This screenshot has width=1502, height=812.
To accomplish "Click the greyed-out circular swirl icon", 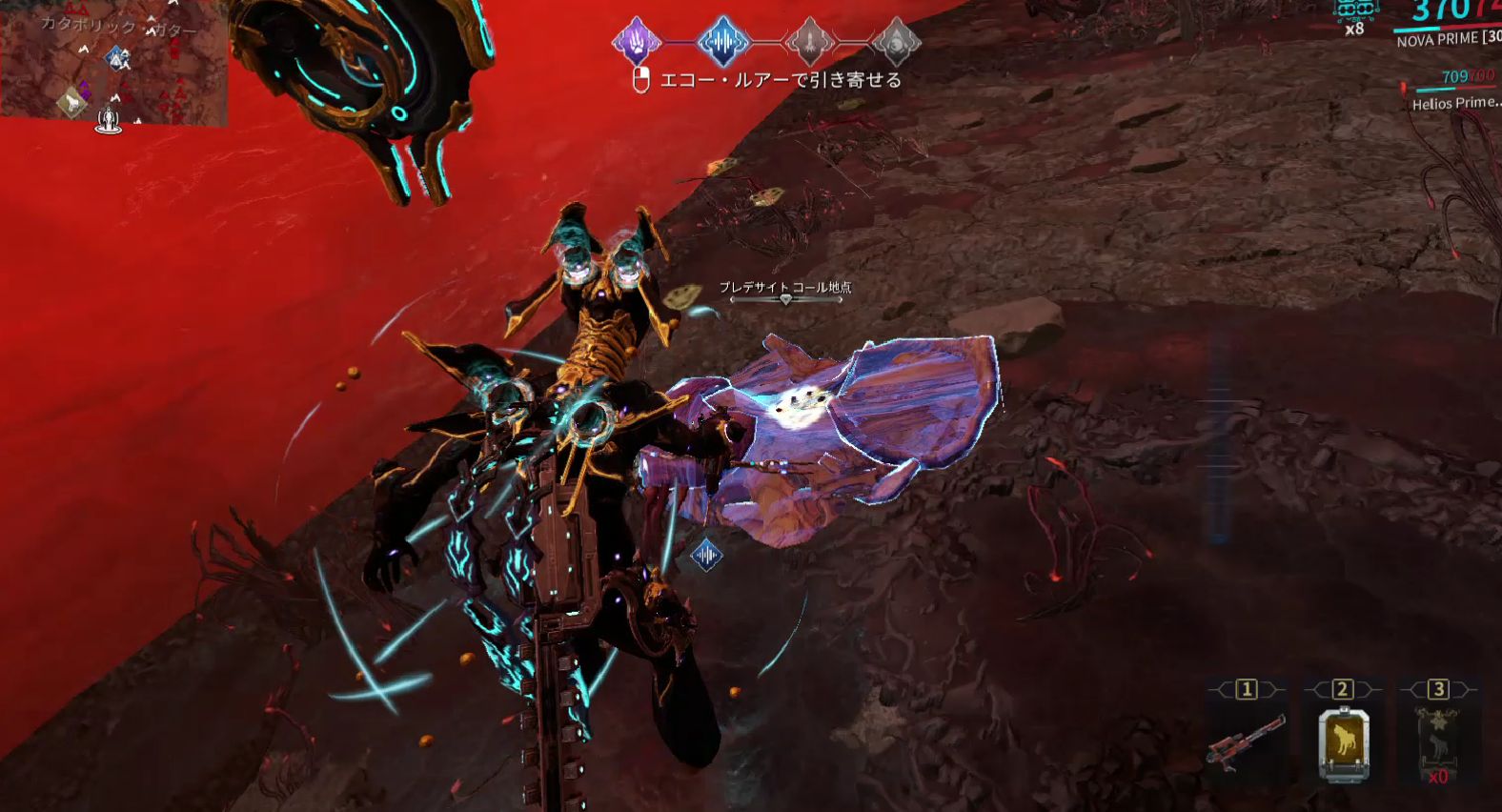I will [896, 42].
